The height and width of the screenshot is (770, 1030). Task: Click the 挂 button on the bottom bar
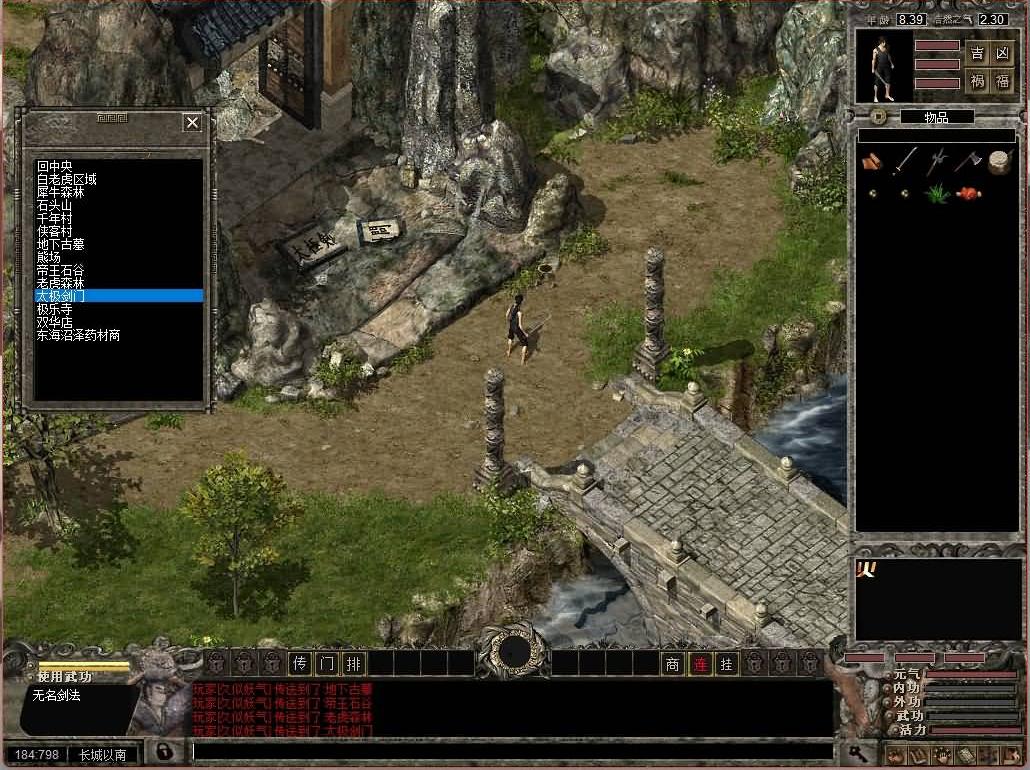(x=727, y=663)
